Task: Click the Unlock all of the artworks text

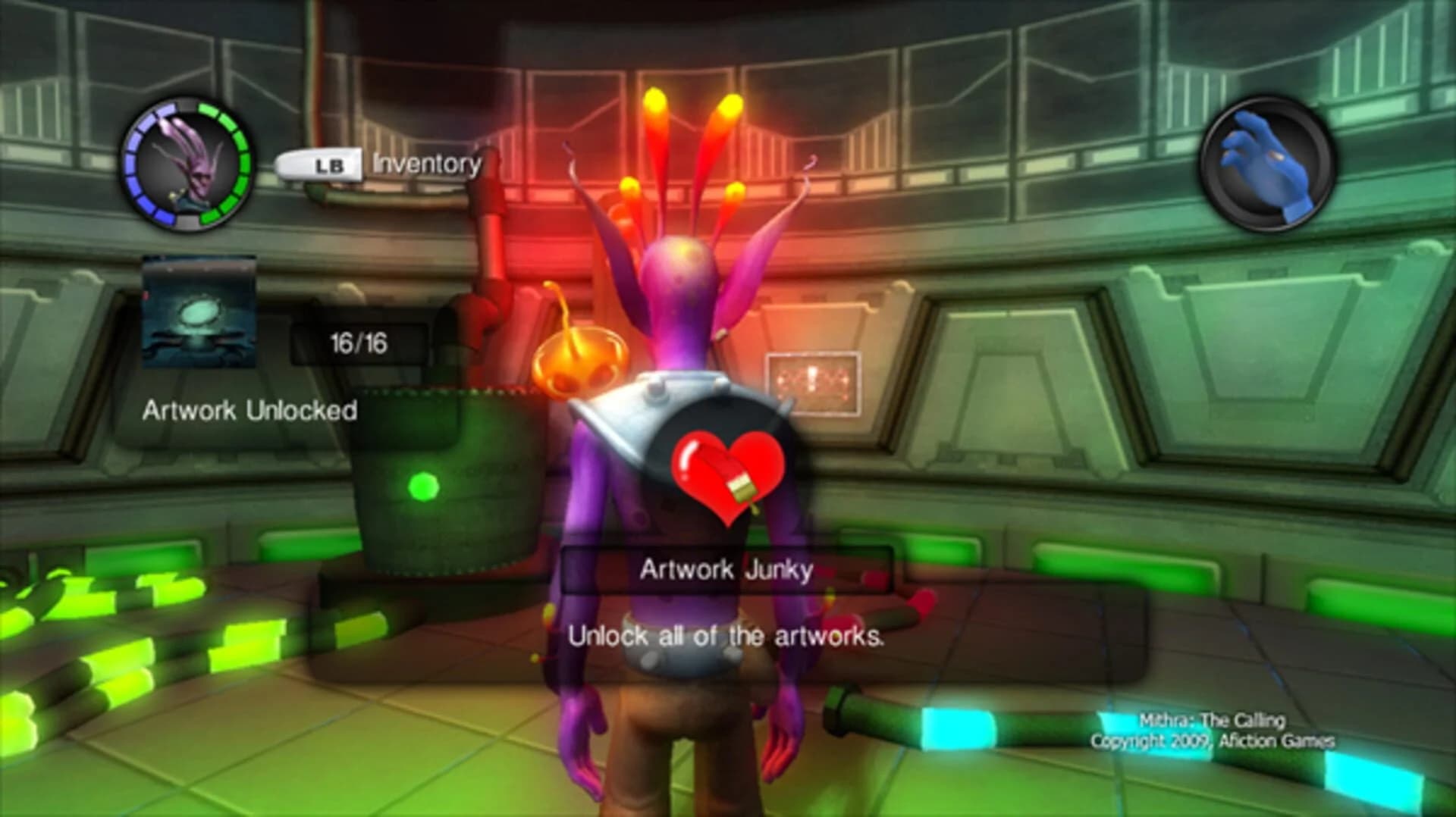Action: click(726, 637)
